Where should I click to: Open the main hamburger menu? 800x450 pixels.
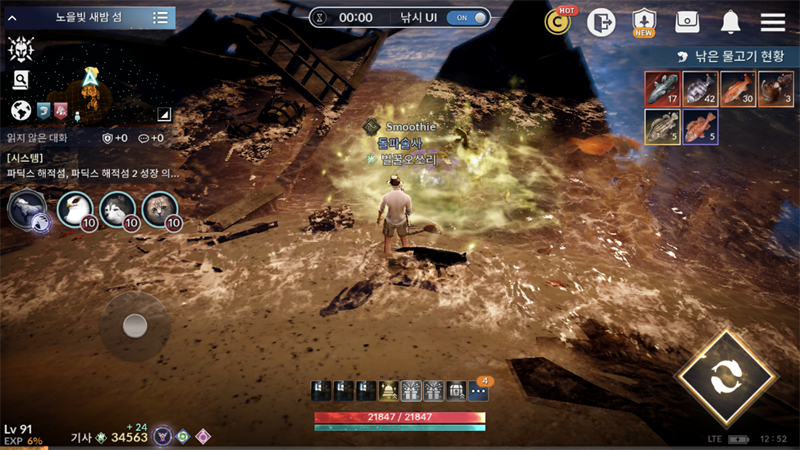coord(772,22)
